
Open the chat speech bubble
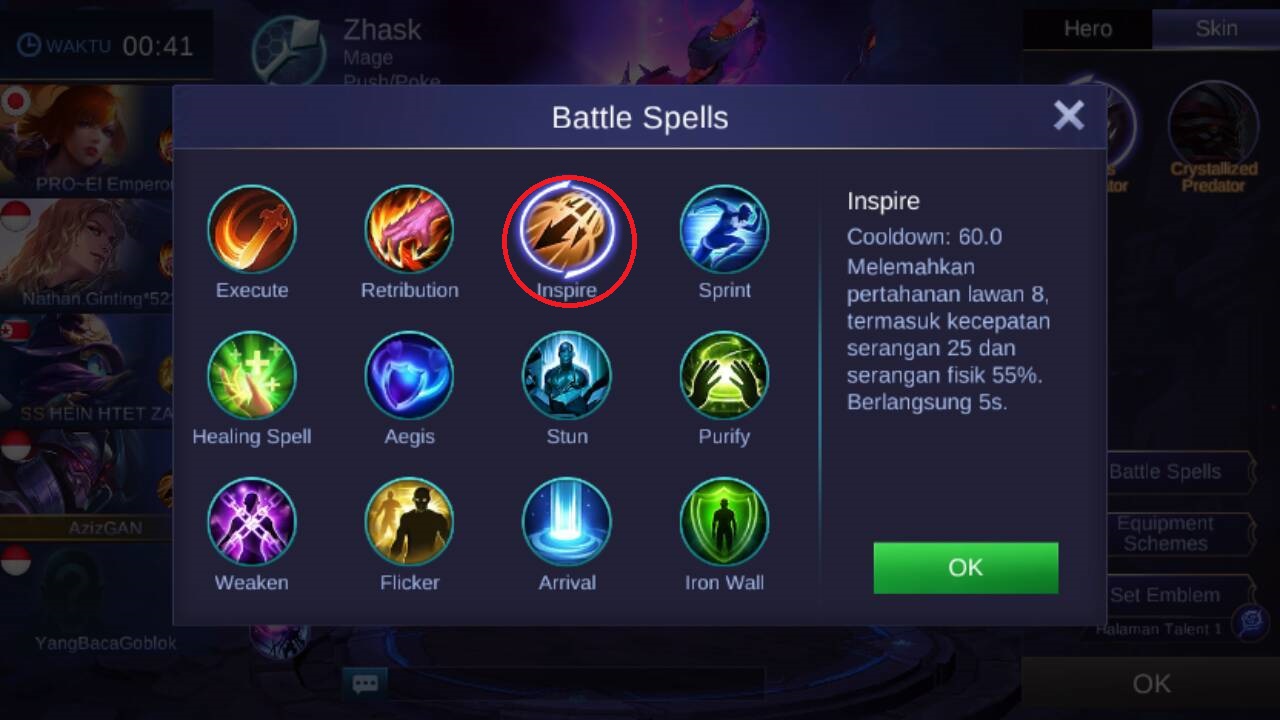365,684
